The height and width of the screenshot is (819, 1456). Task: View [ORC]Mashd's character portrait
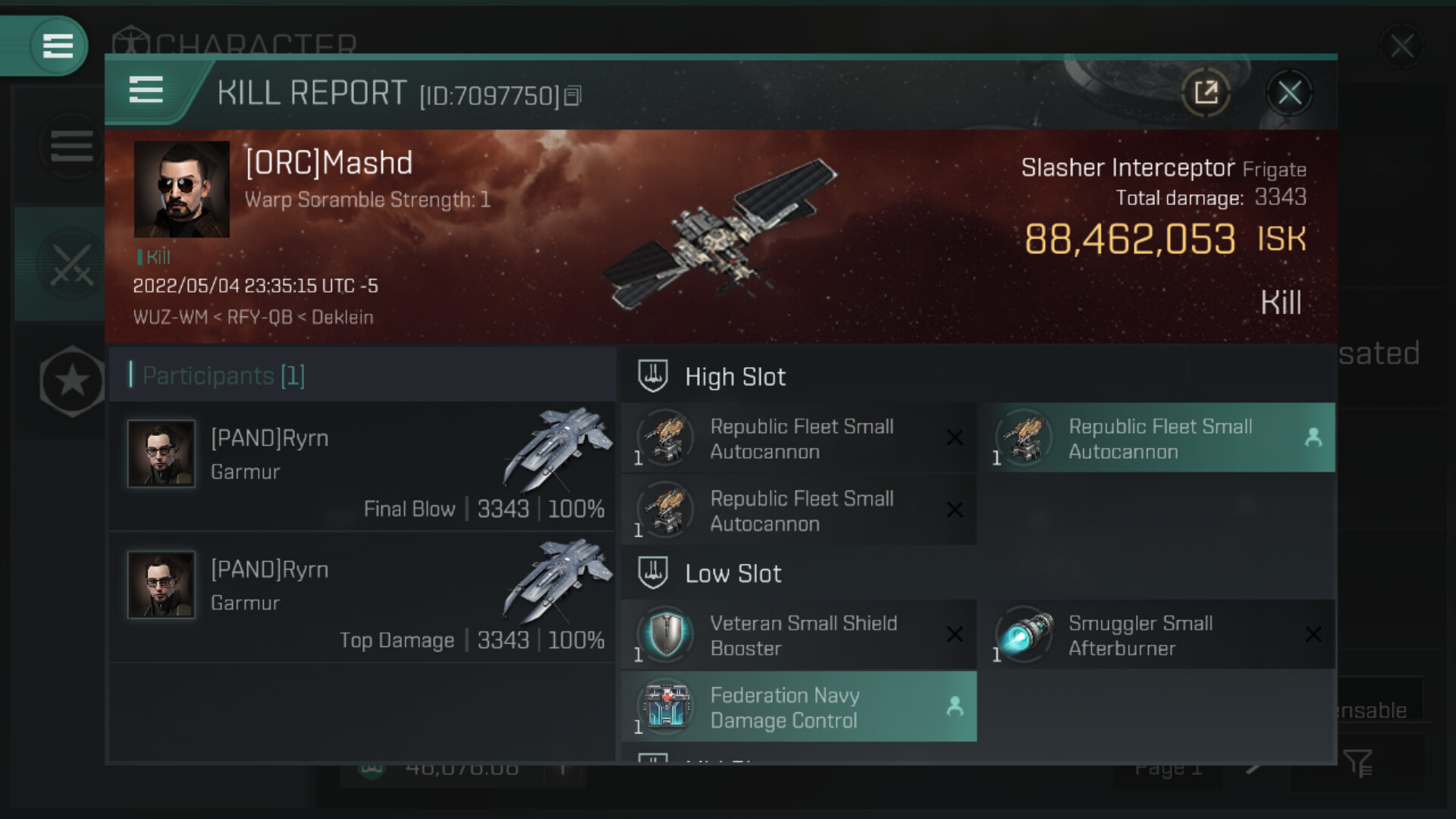[x=182, y=190]
